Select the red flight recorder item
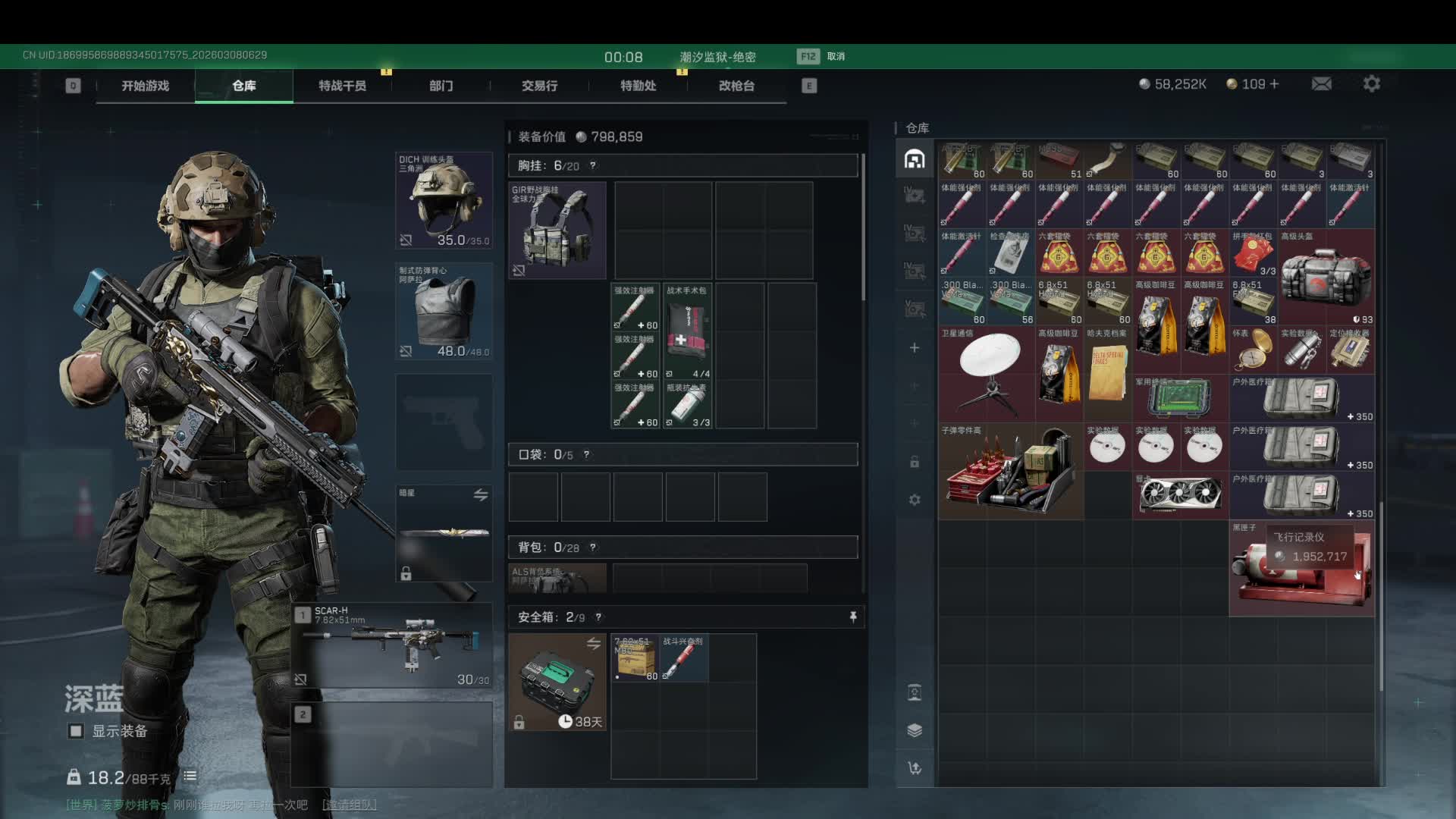This screenshot has height=819, width=1456. pyautogui.click(x=1301, y=568)
